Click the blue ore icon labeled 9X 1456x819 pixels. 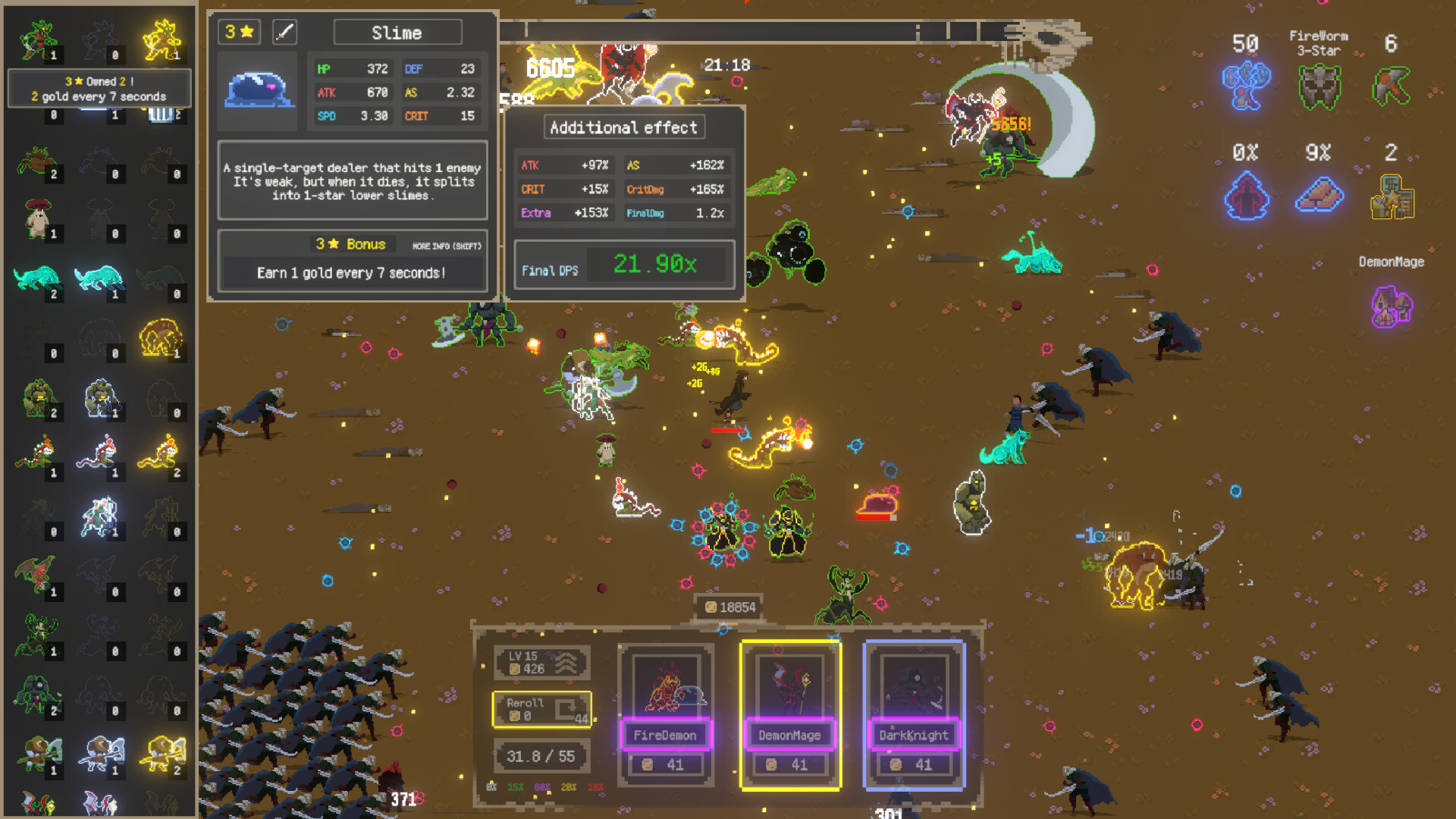(1319, 196)
